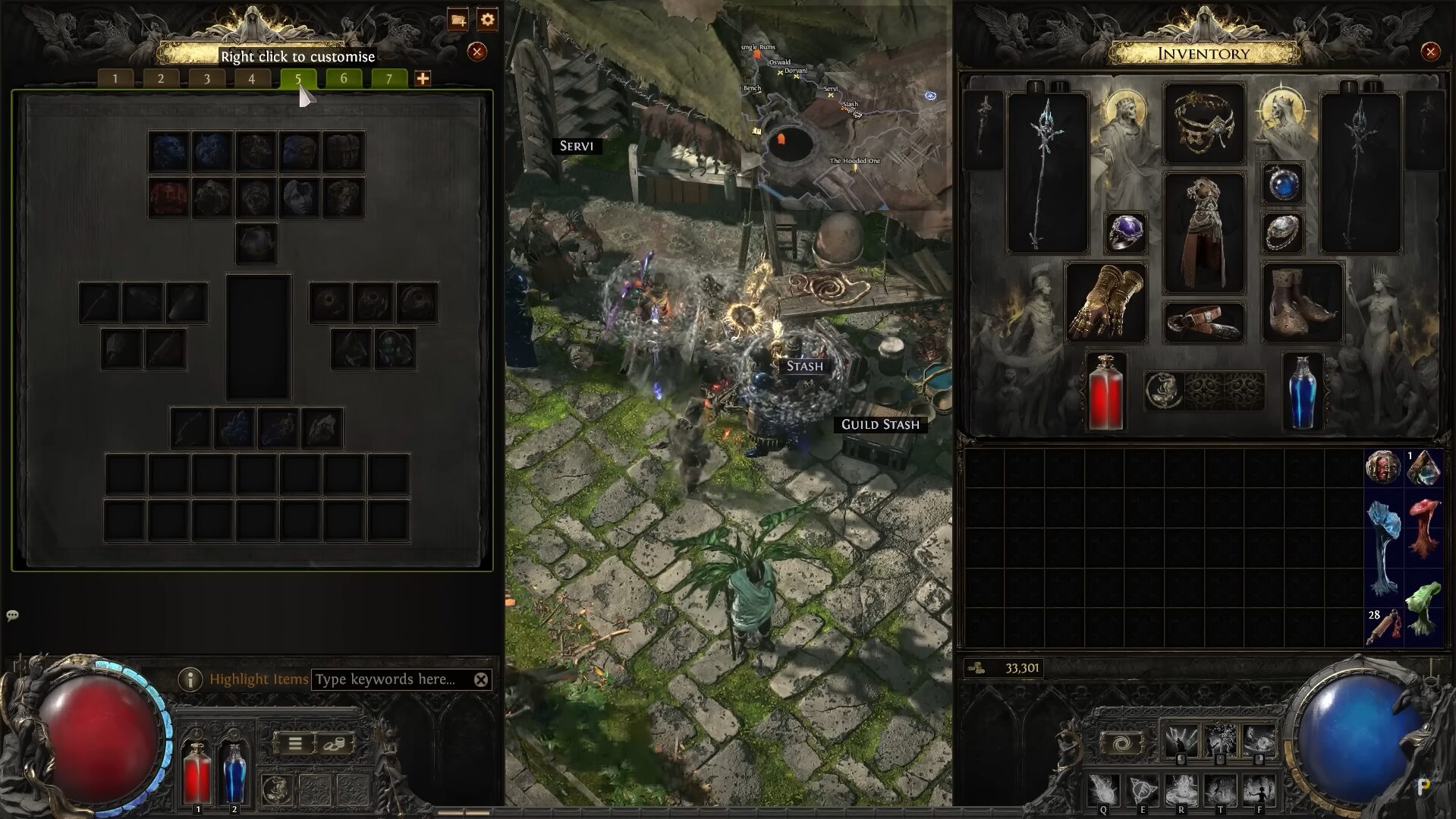
Task: Switch to stash tab 7
Action: tap(389, 77)
